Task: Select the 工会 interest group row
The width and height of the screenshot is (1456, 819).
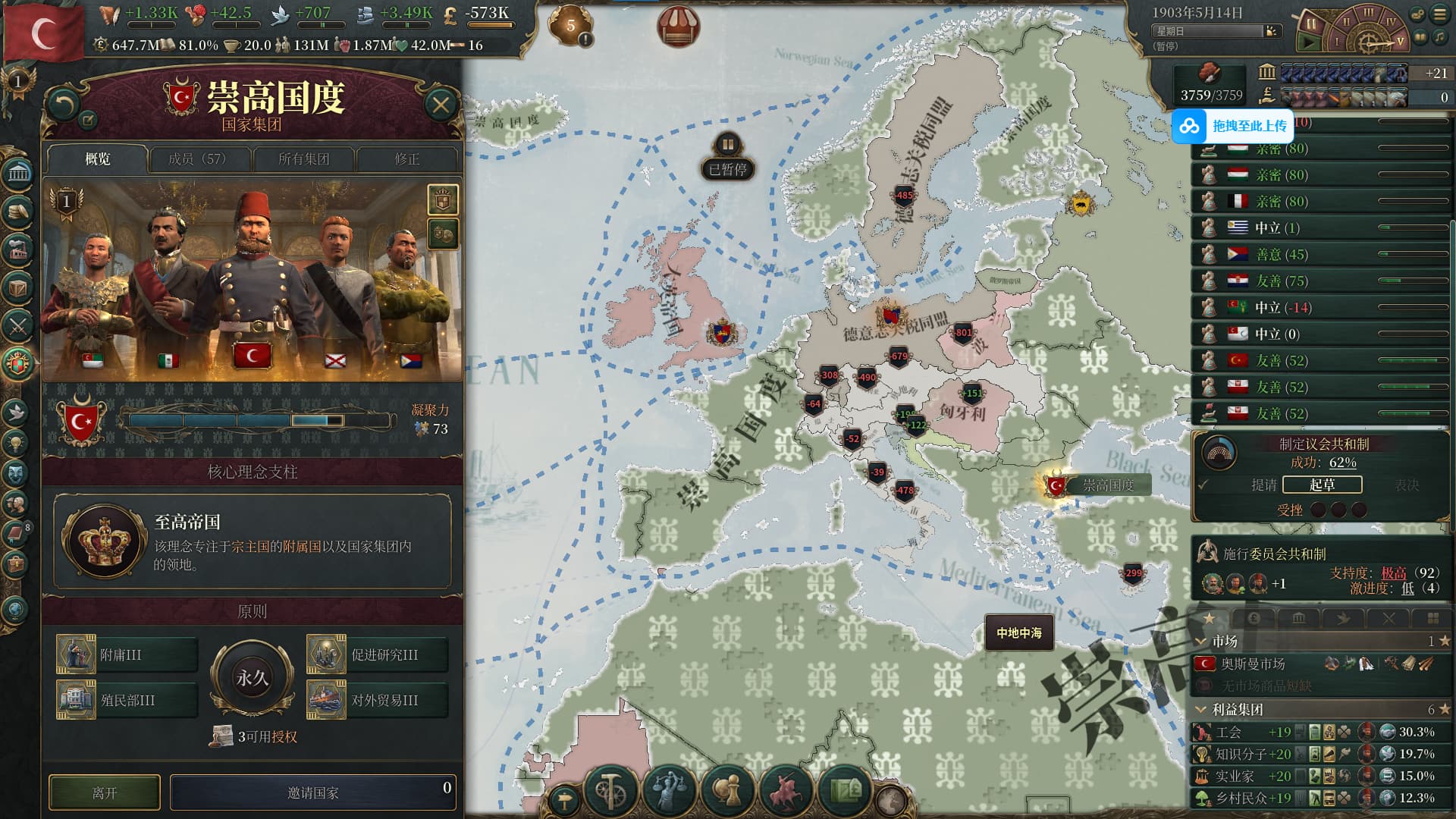Action: (x=1228, y=732)
